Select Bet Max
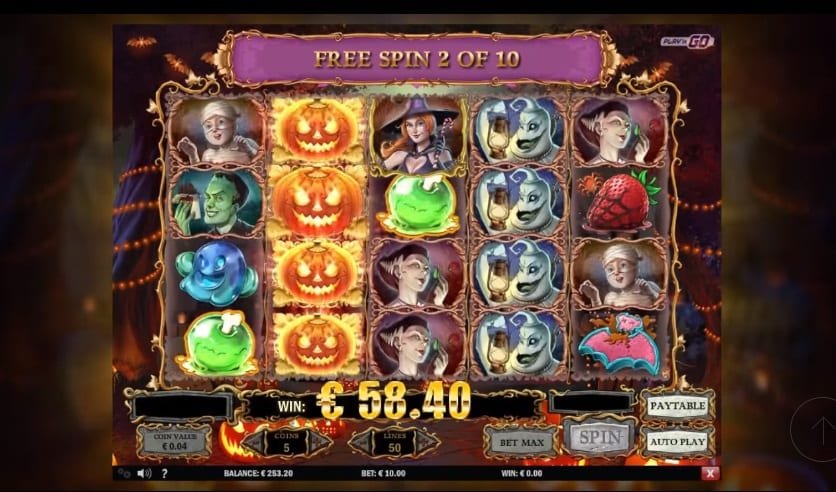 521,441
